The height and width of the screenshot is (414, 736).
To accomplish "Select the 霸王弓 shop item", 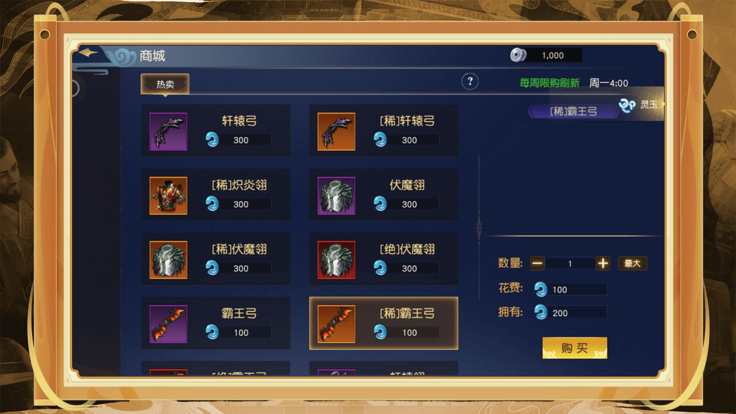I will (215, 322).
